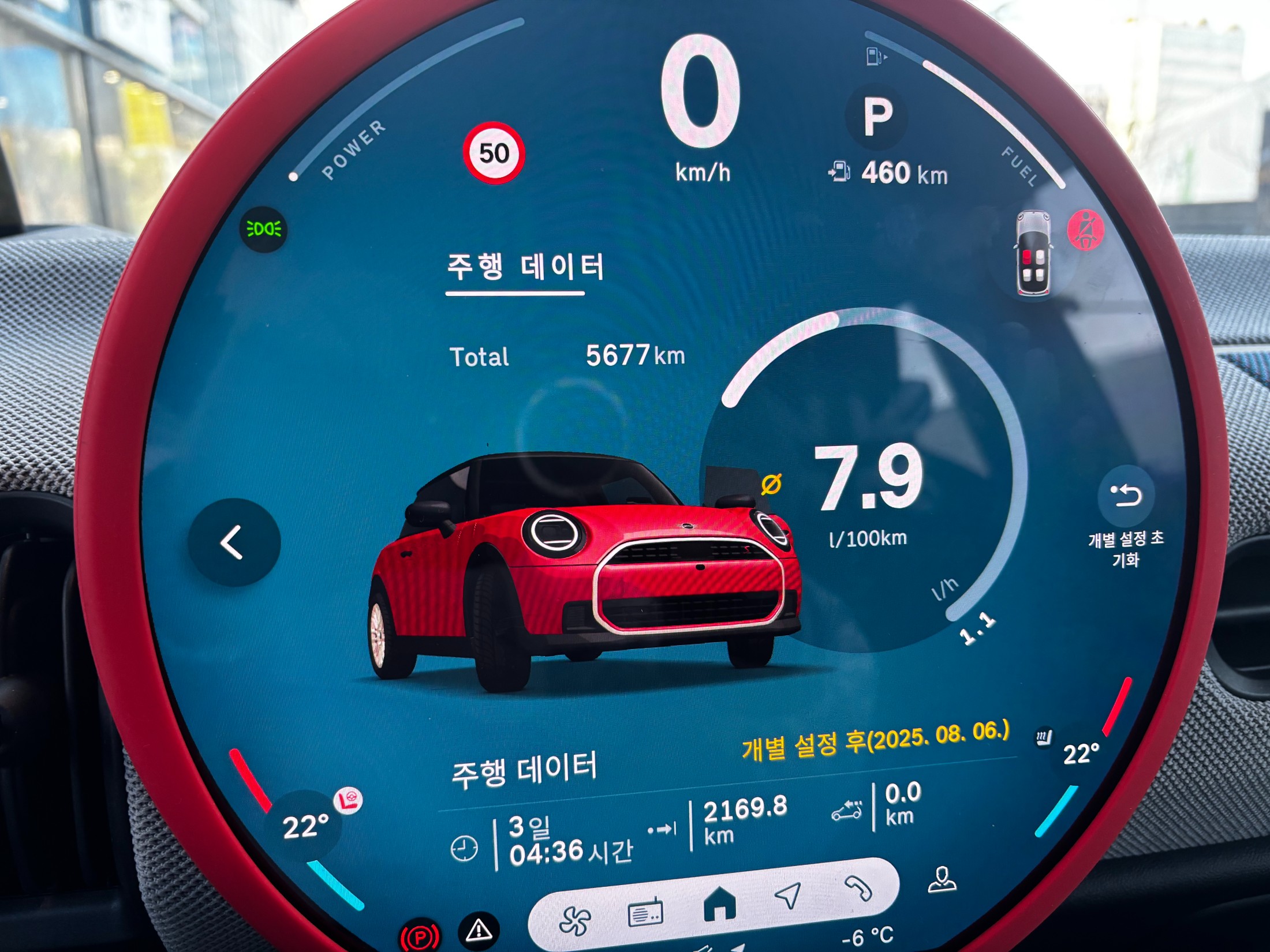Viewport: 1270px width, 952px height.
Task: Open the radio media menu
Action: tap(645, 913)
